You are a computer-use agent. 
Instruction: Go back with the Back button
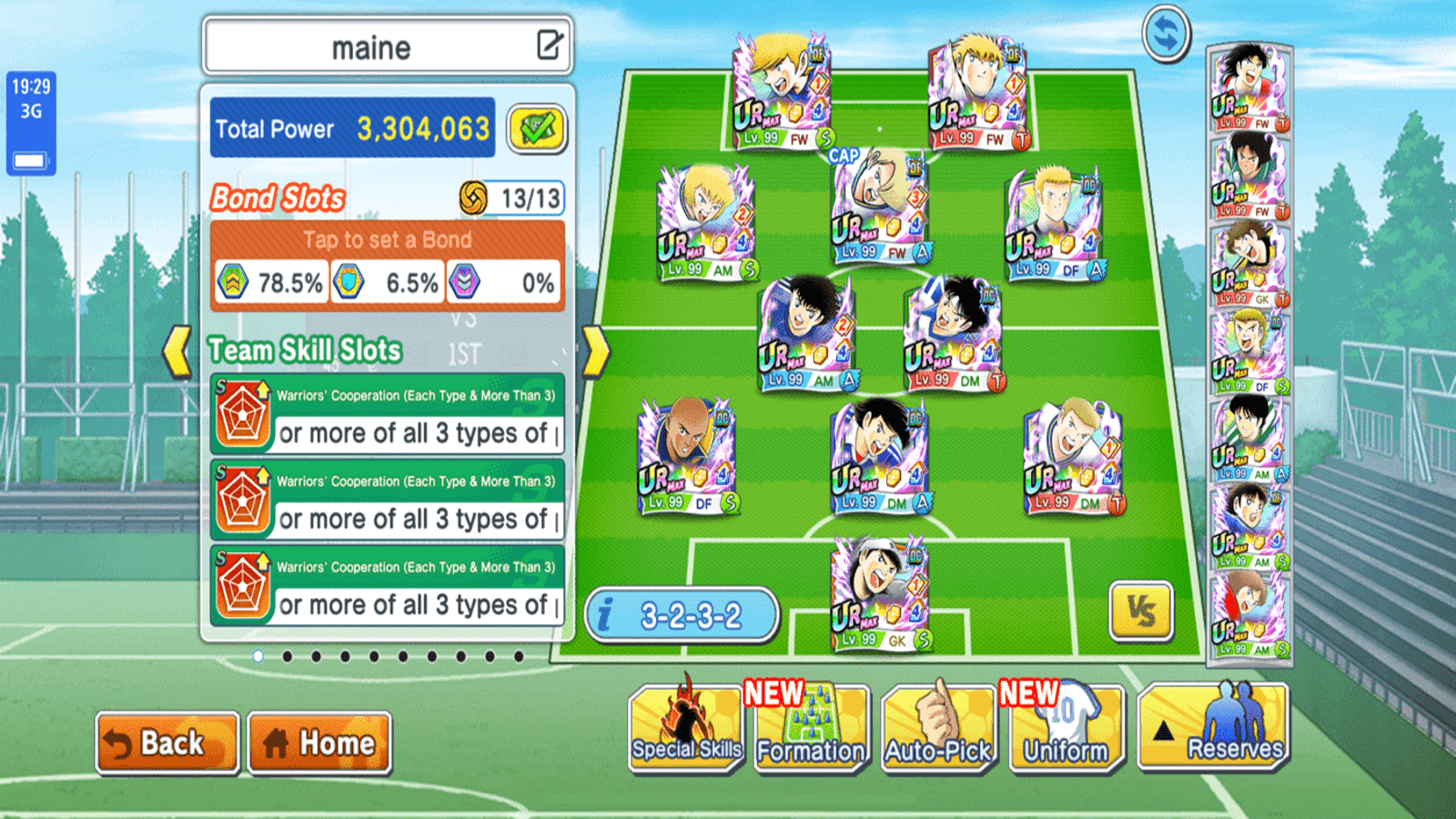[x=167, y=743]
